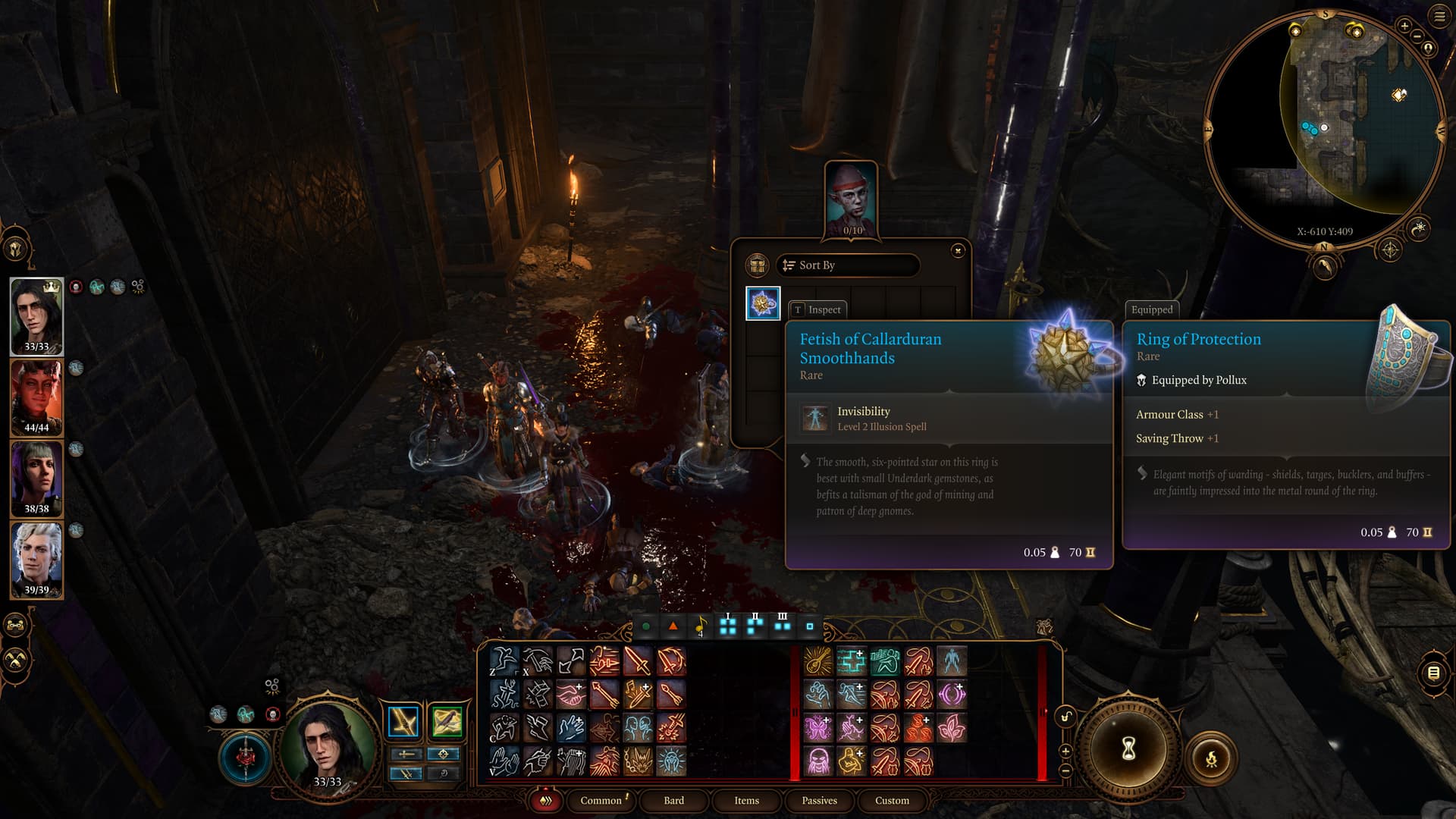1456x819 pixels.
Task: Take all items from loot container
Action: click(x=757, y=265)
